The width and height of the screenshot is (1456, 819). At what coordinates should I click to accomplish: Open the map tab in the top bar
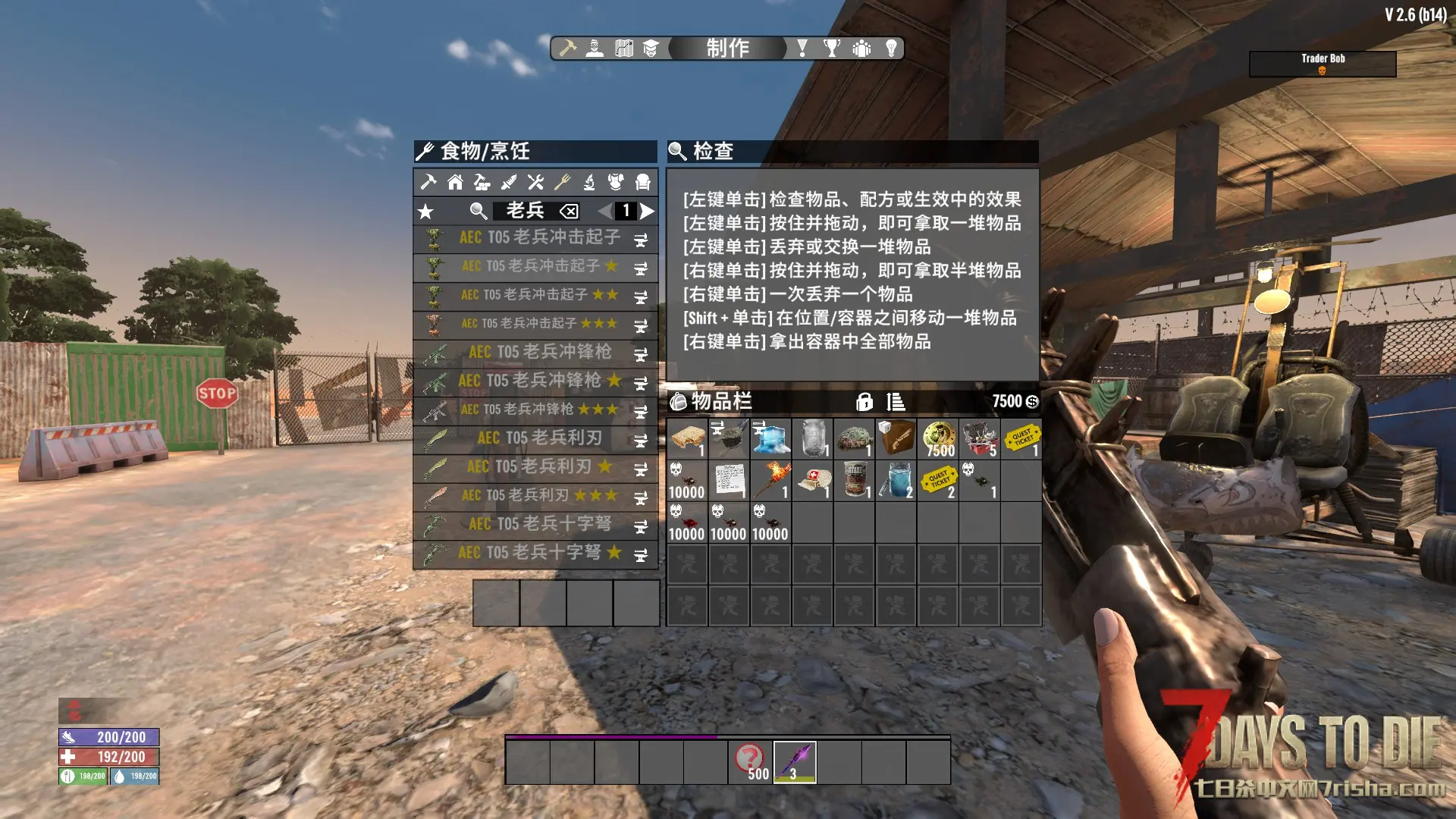[x=624, y=49]
